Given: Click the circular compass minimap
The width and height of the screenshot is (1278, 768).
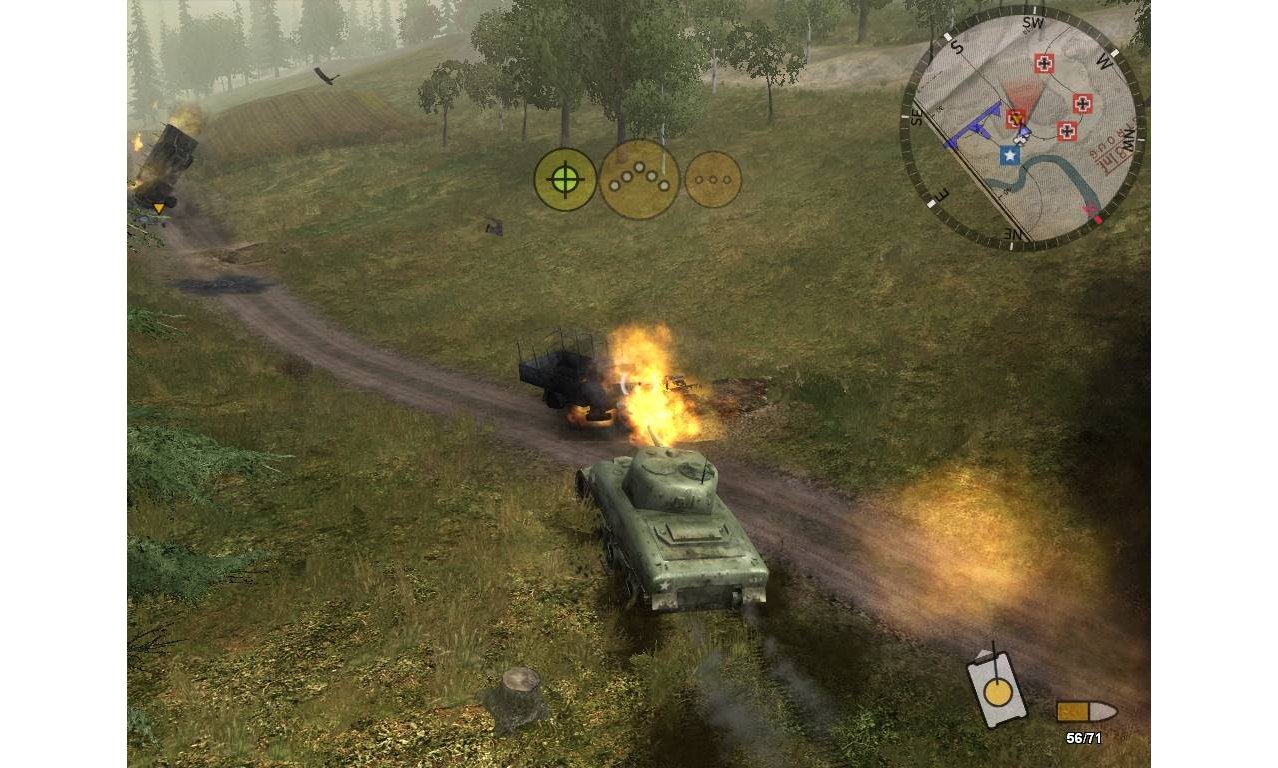Looking at the screenshot, I should 1023,128.
